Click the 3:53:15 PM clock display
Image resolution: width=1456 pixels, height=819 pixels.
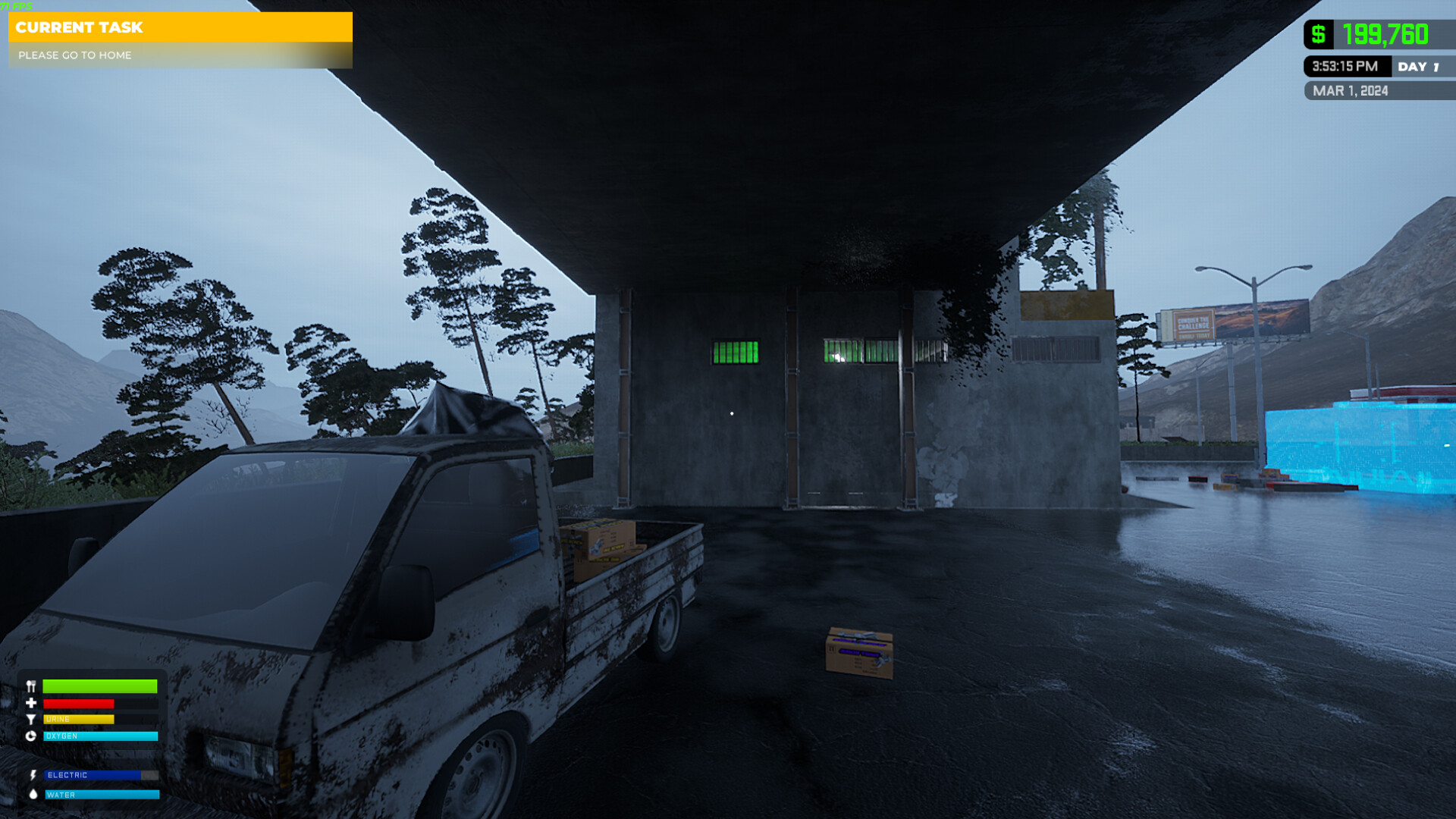click(x=1344, y=67)
